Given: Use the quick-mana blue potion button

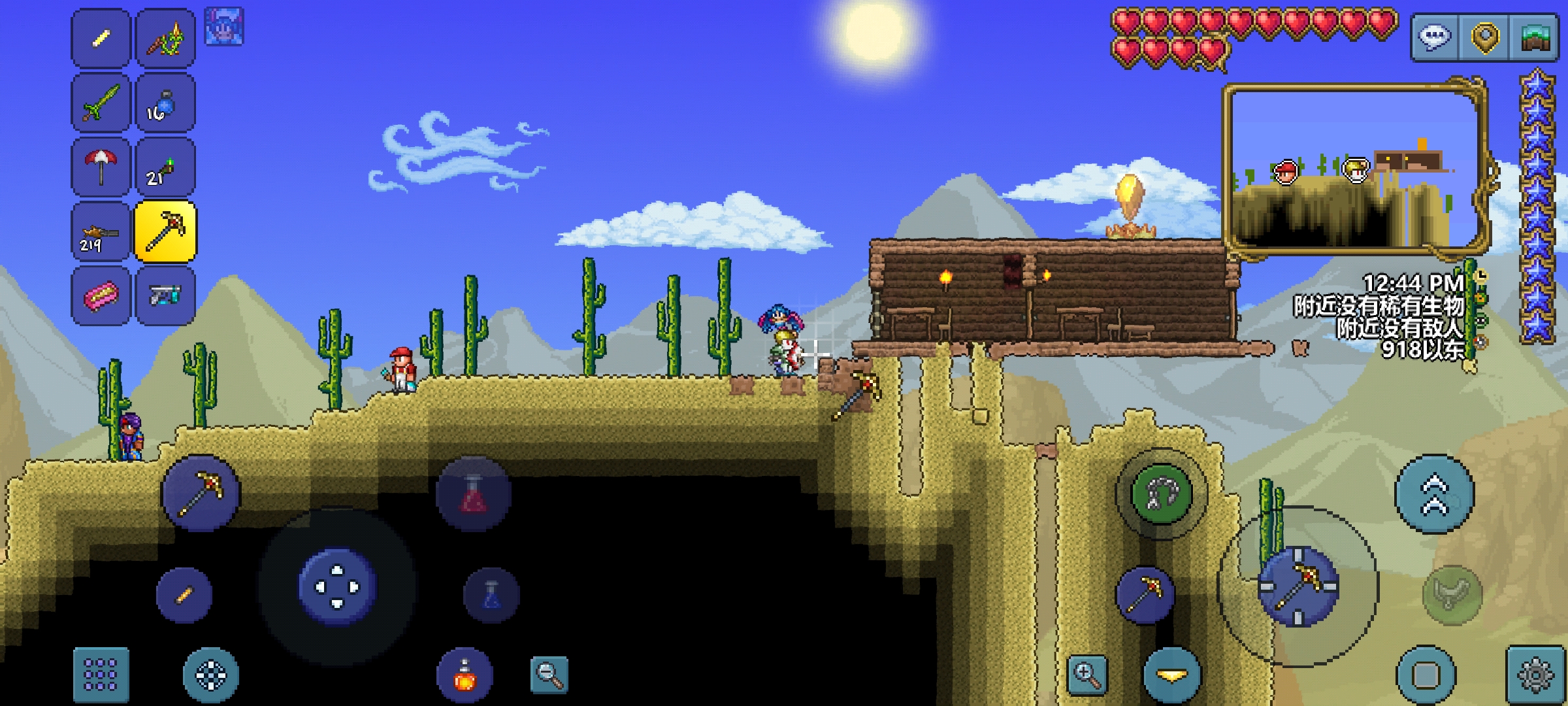Looking at the screenshot, I should (x=491, y=594).
